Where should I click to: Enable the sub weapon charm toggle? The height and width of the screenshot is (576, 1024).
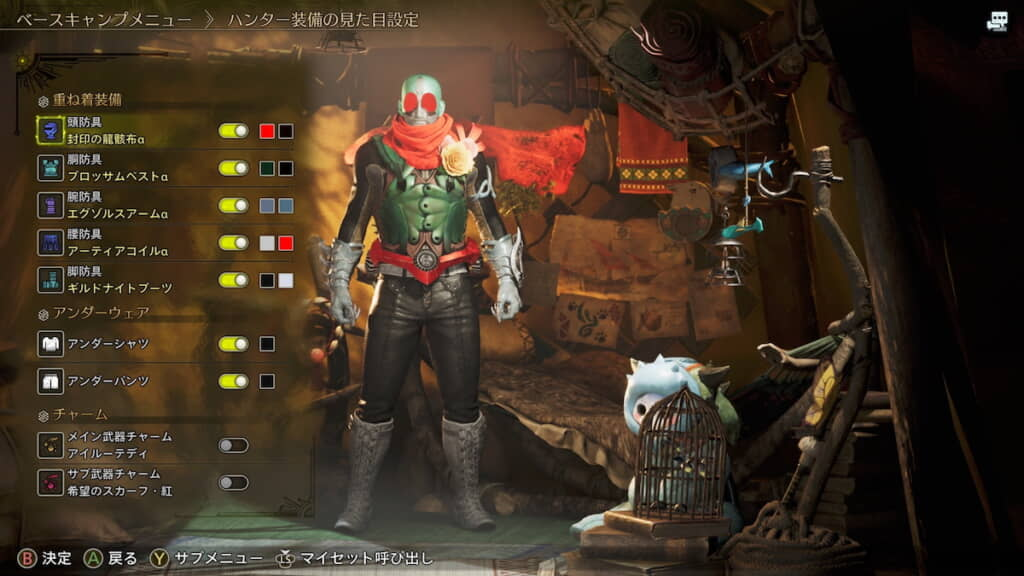tap(234, 482)
